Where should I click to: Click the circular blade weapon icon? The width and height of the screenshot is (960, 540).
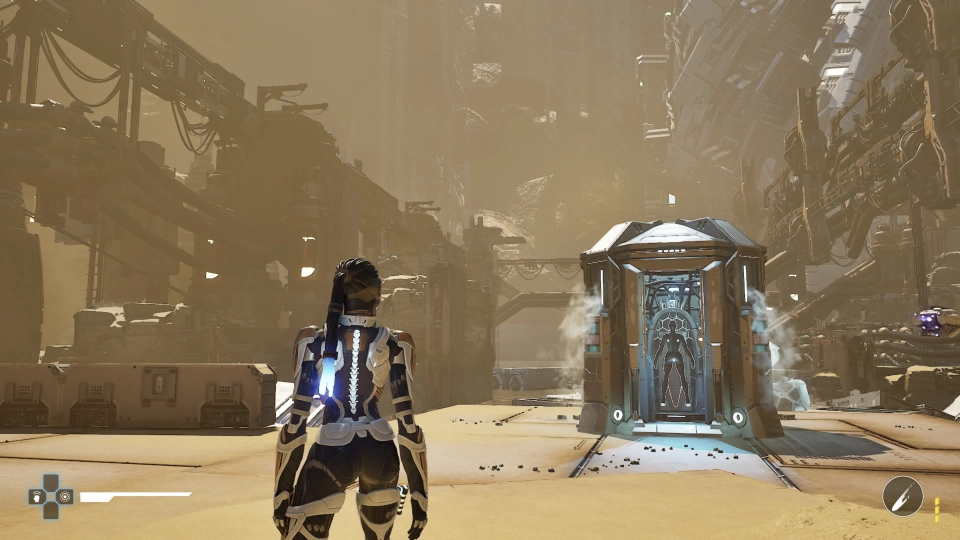tap(902, 496)
